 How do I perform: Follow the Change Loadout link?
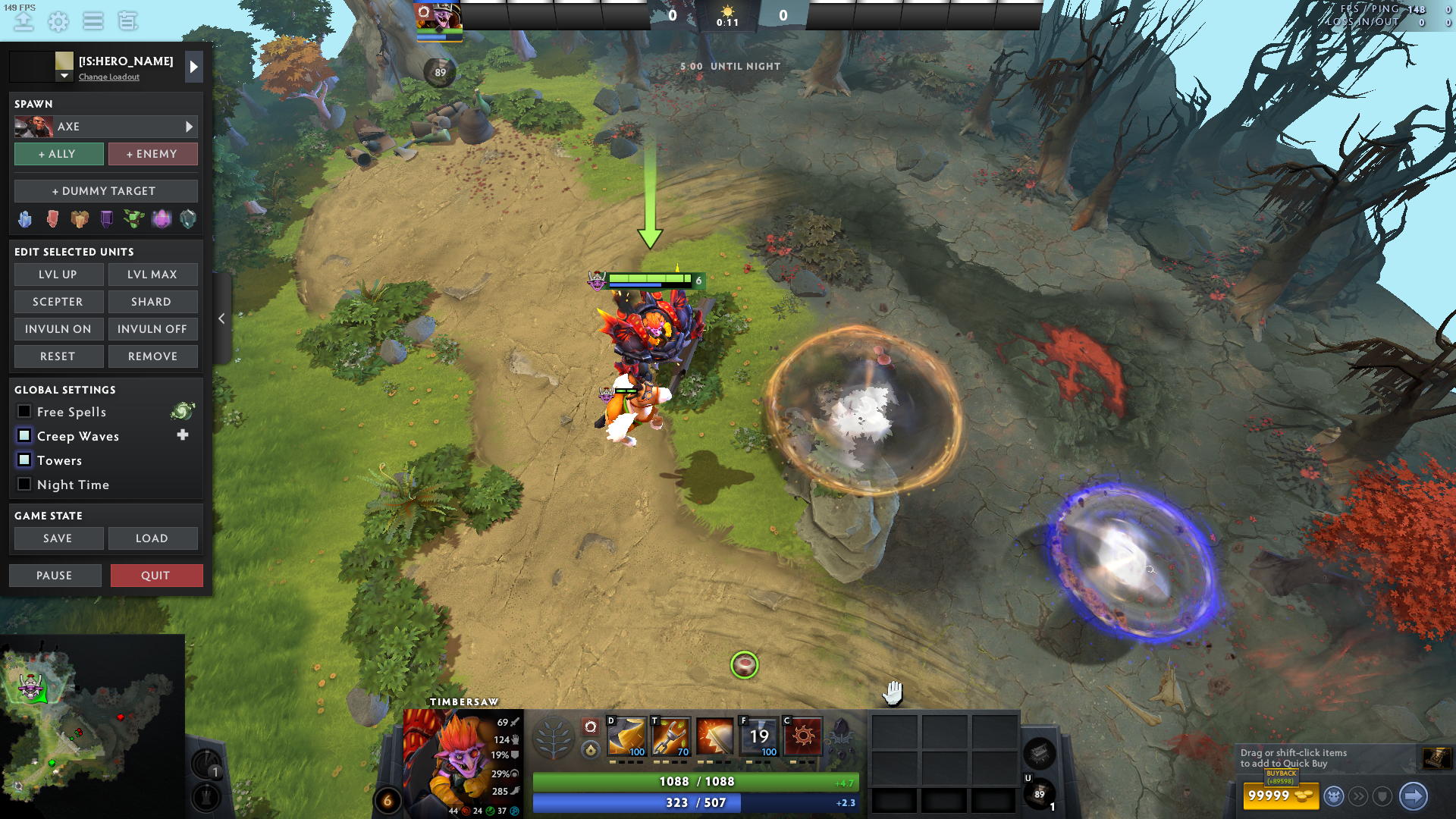click(109, 77)
